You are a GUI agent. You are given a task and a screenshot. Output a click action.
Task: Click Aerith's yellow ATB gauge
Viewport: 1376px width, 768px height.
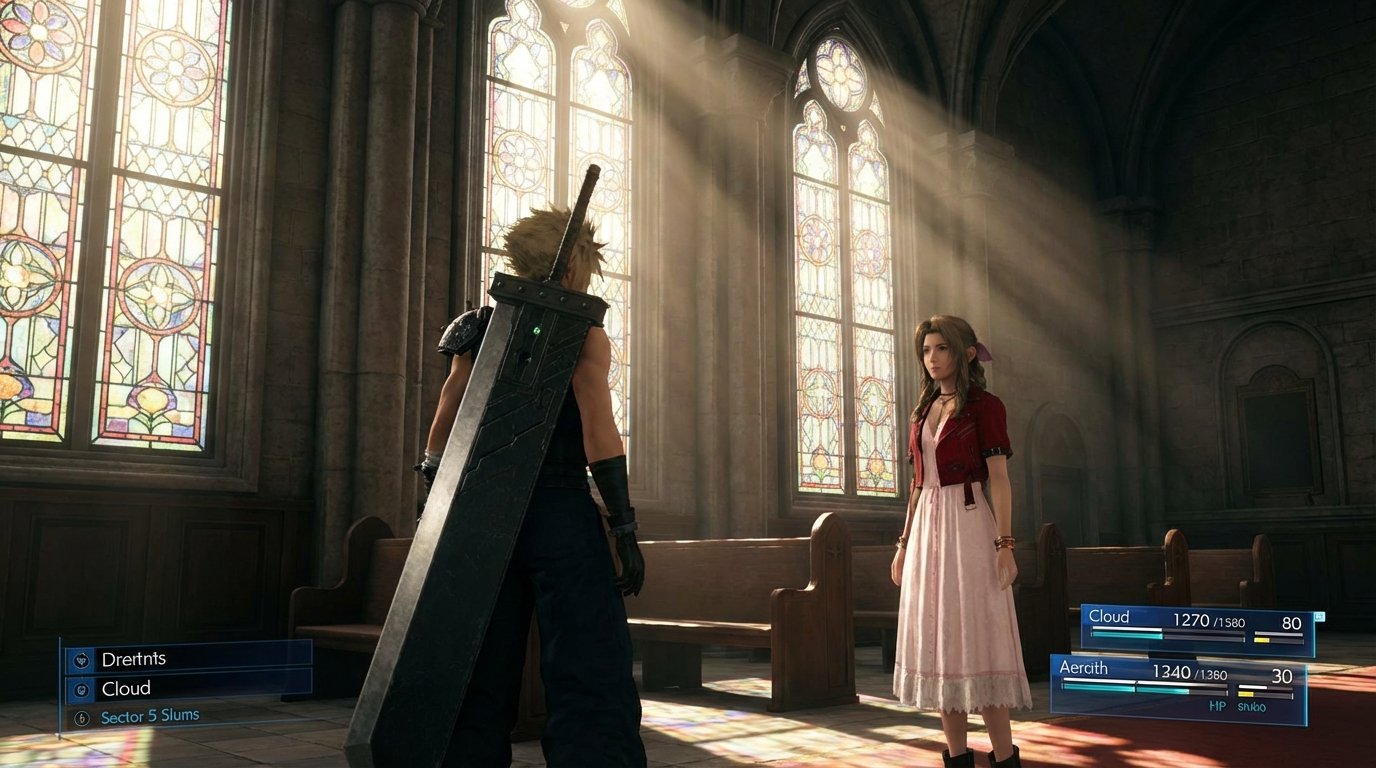pyautogui.click(x=1248, y=694)
